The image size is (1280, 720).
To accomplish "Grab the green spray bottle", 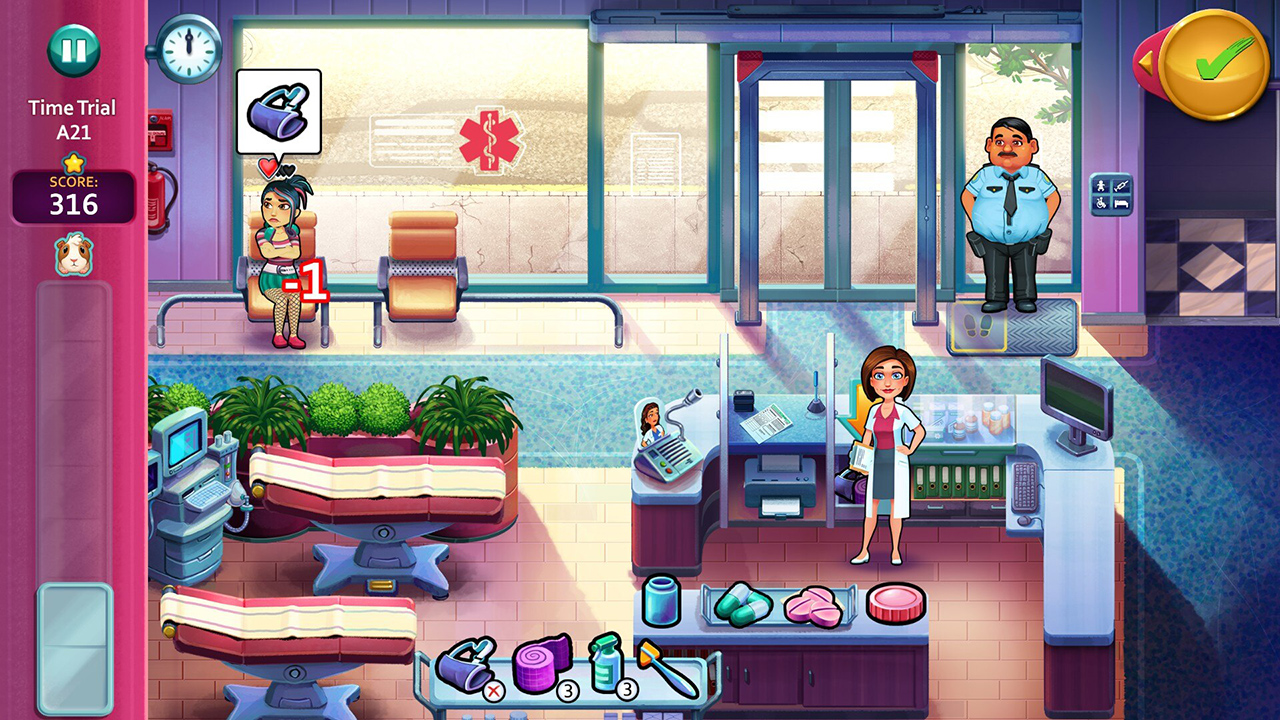I will tap(605, 662).
